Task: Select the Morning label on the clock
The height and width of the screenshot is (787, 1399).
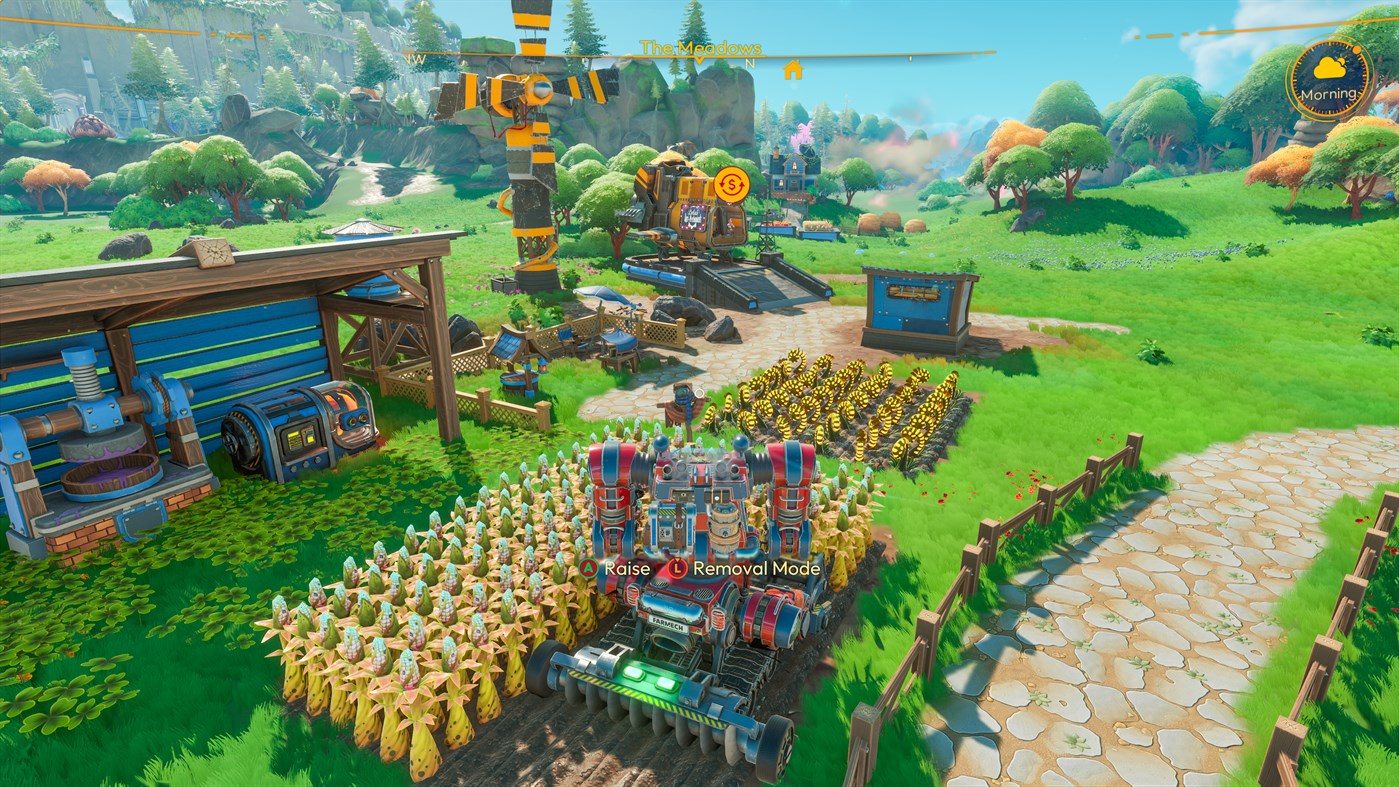Action: (1329, 95)
